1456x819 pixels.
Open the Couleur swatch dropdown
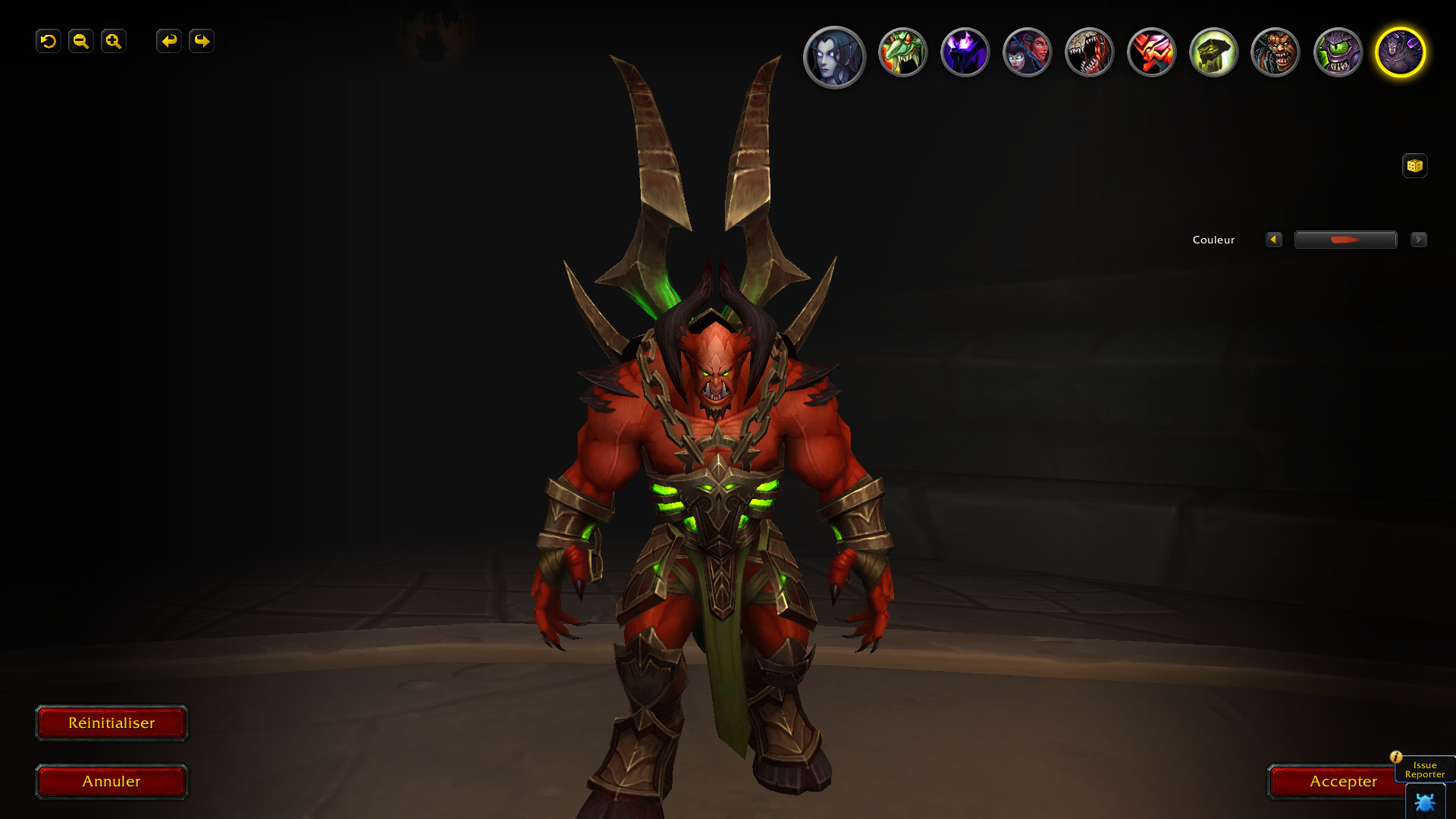[1345, 240]
